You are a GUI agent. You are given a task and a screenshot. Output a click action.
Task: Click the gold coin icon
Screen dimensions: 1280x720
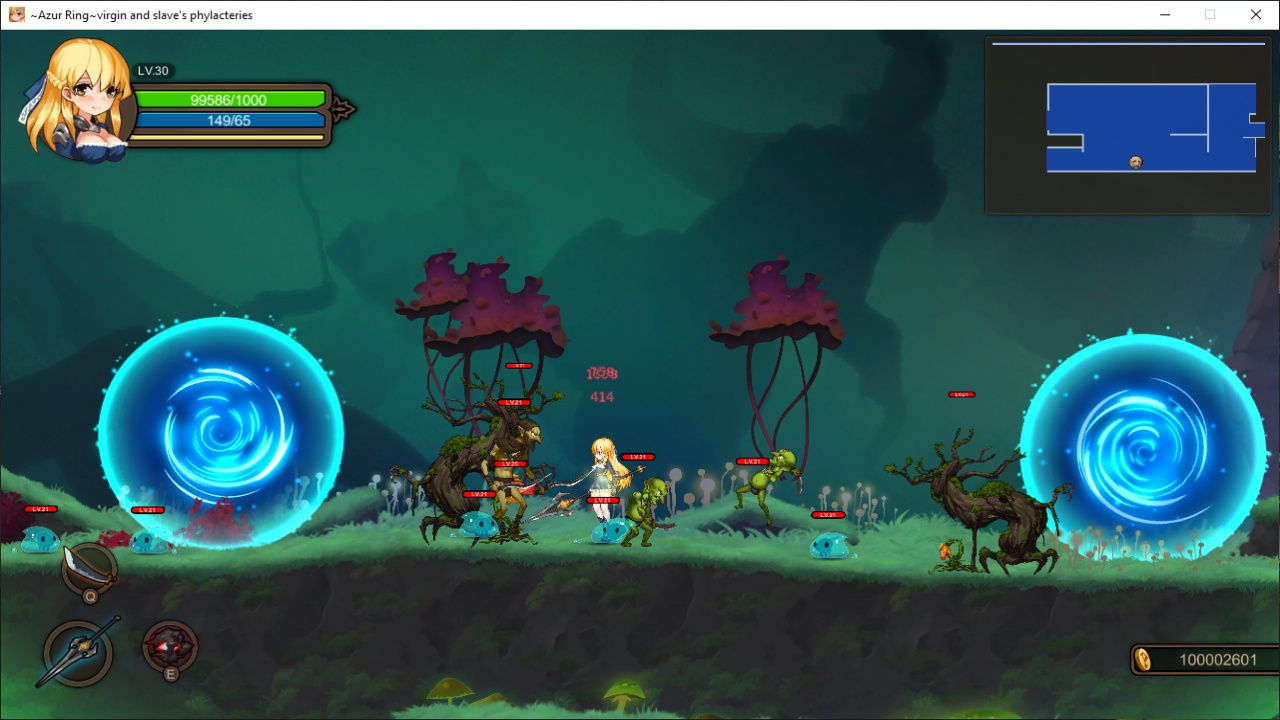point(1143,659)
